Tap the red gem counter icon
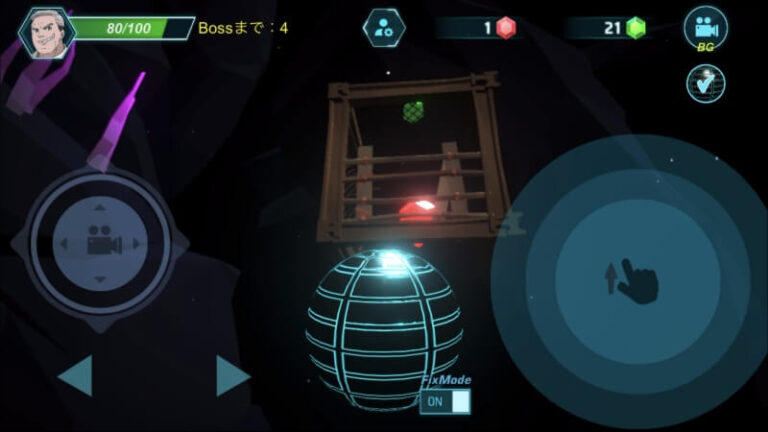 pos(506,28)
